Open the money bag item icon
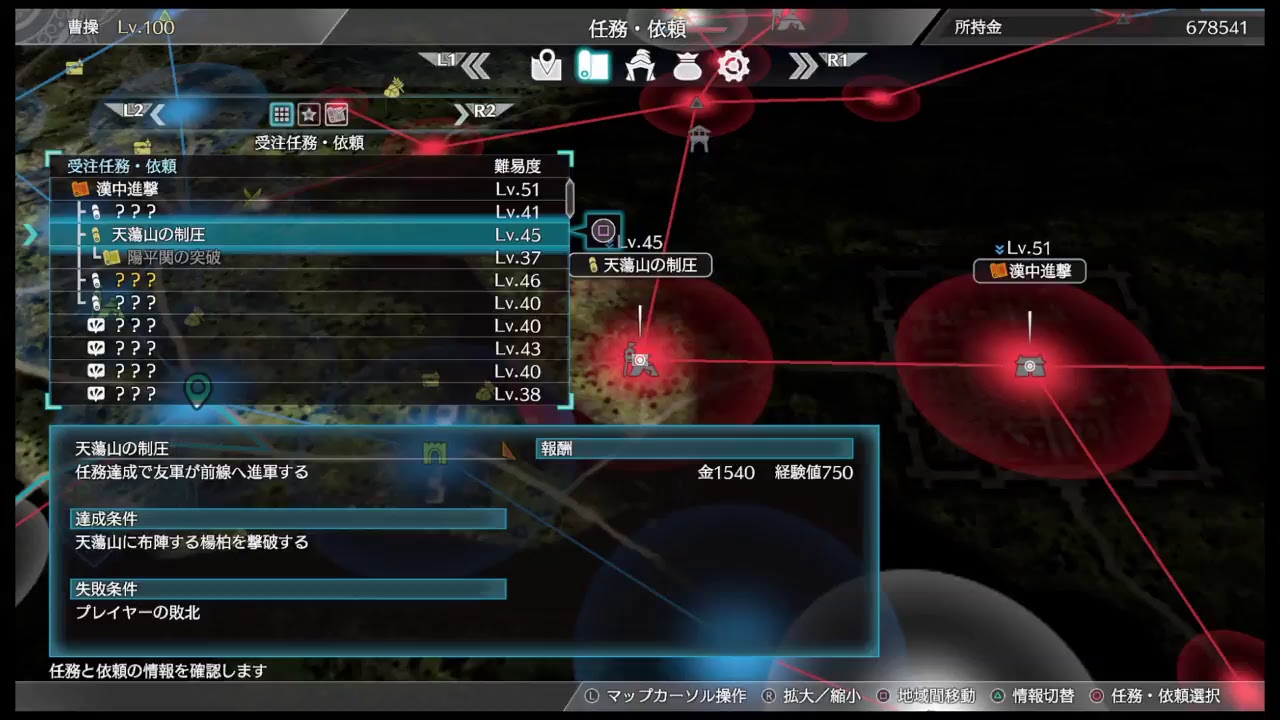This screenshot has width=1280, height=720. (x=687, y=65)
